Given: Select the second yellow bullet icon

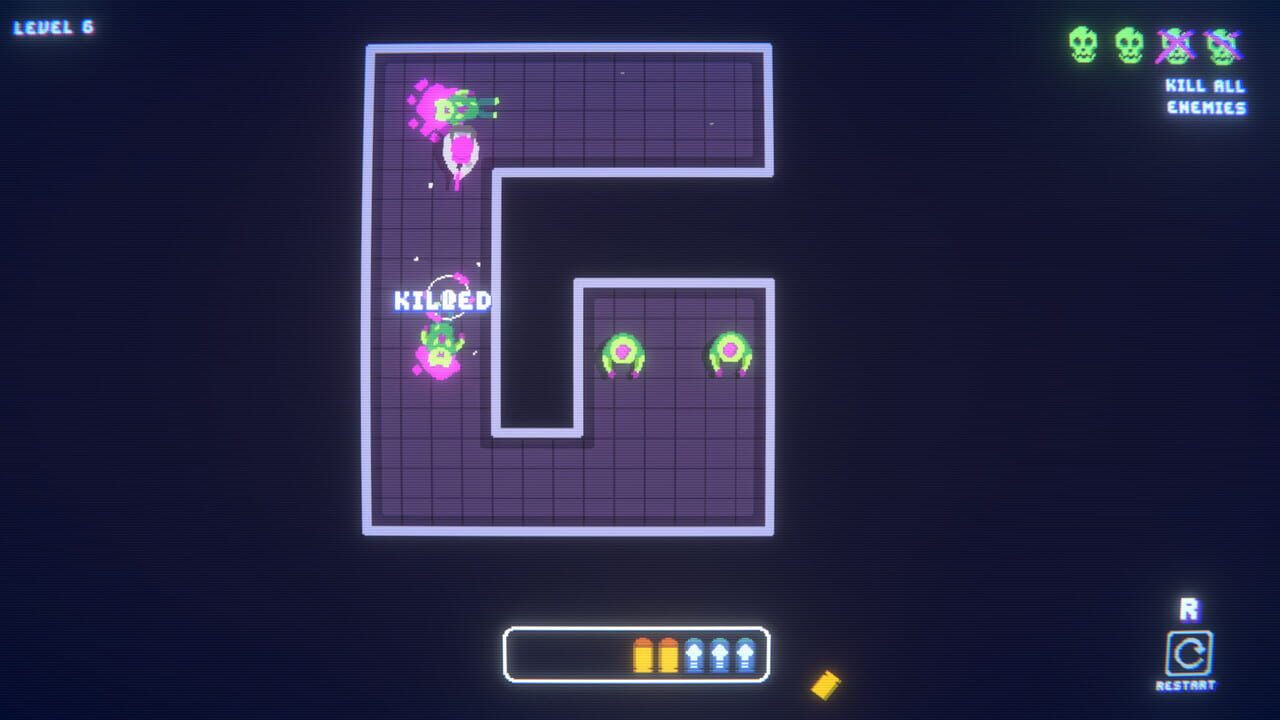Looking at the screenshot, I should coord(666,653).
